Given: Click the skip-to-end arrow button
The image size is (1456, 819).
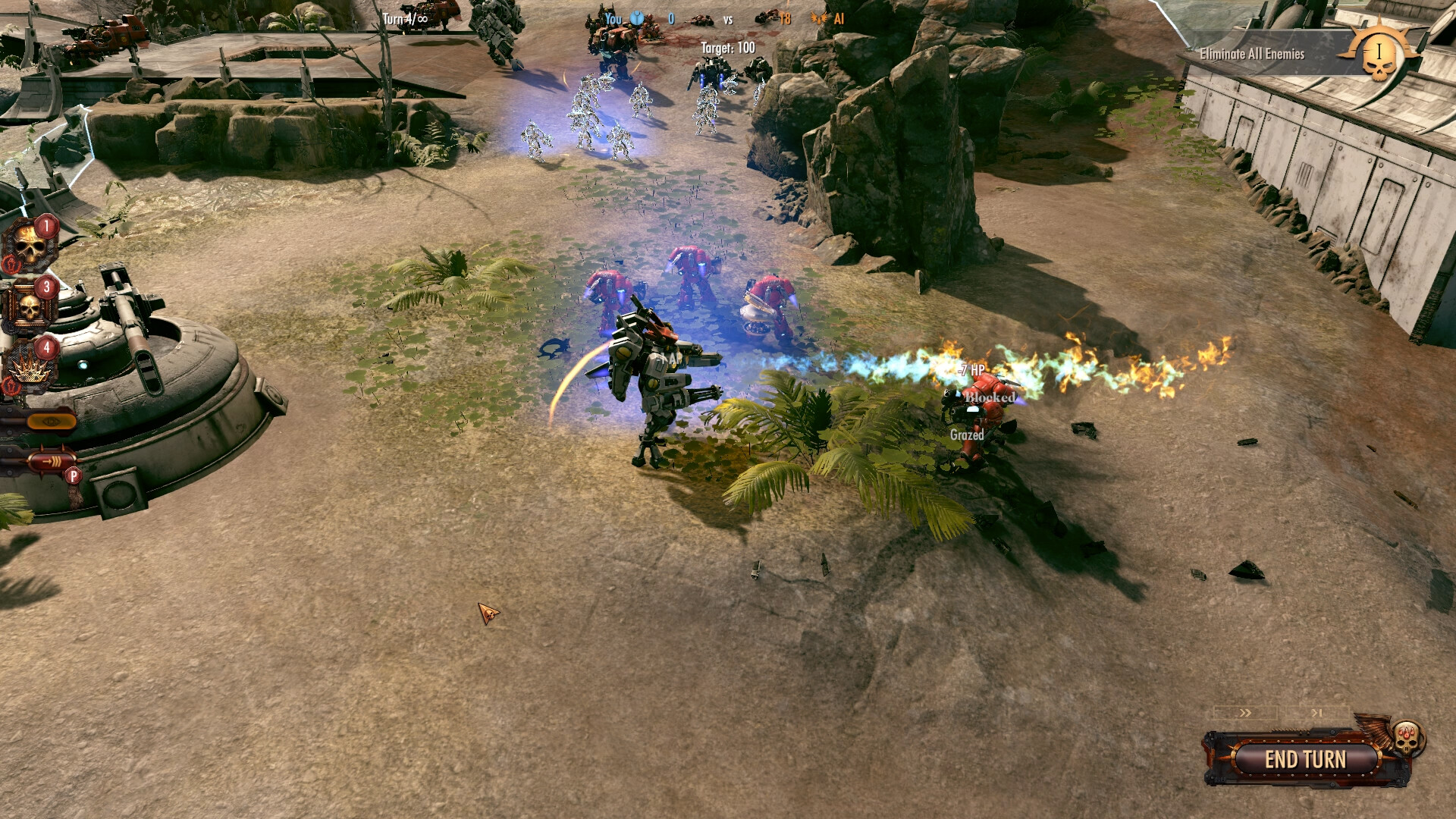Looking at the screenshot, I should (1316, 713).
